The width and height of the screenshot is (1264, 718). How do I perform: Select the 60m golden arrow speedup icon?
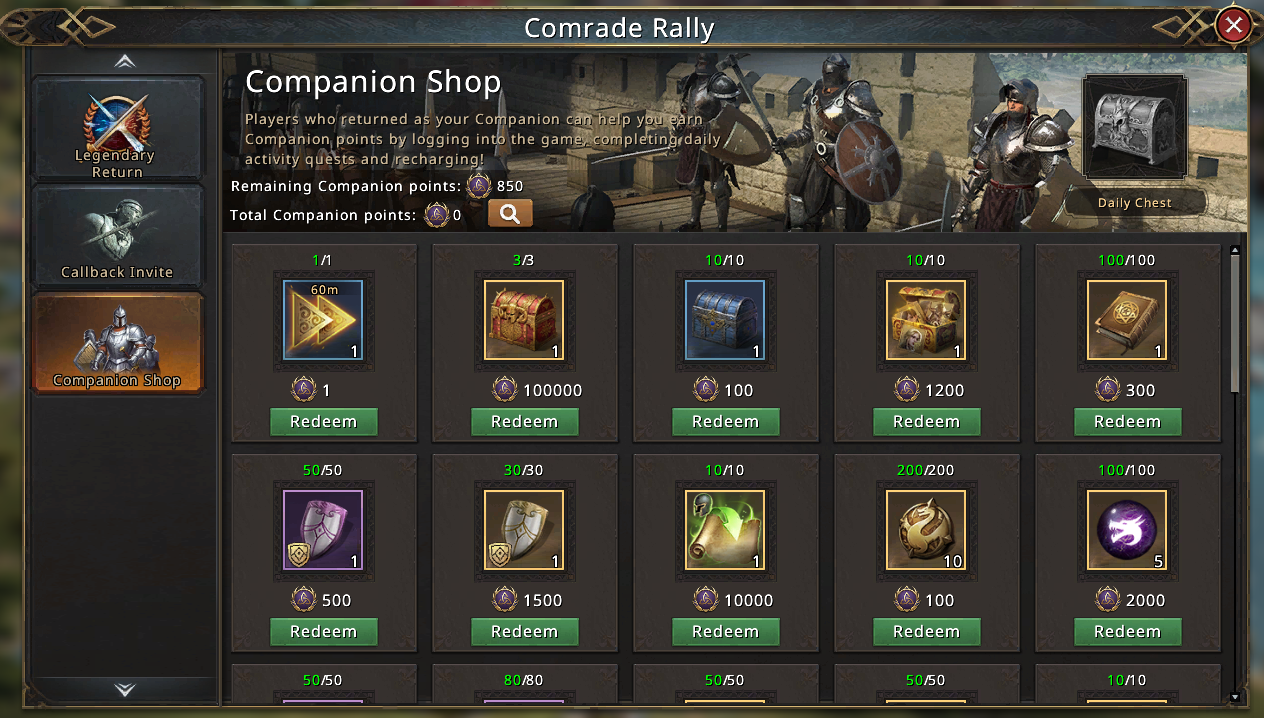323,320
